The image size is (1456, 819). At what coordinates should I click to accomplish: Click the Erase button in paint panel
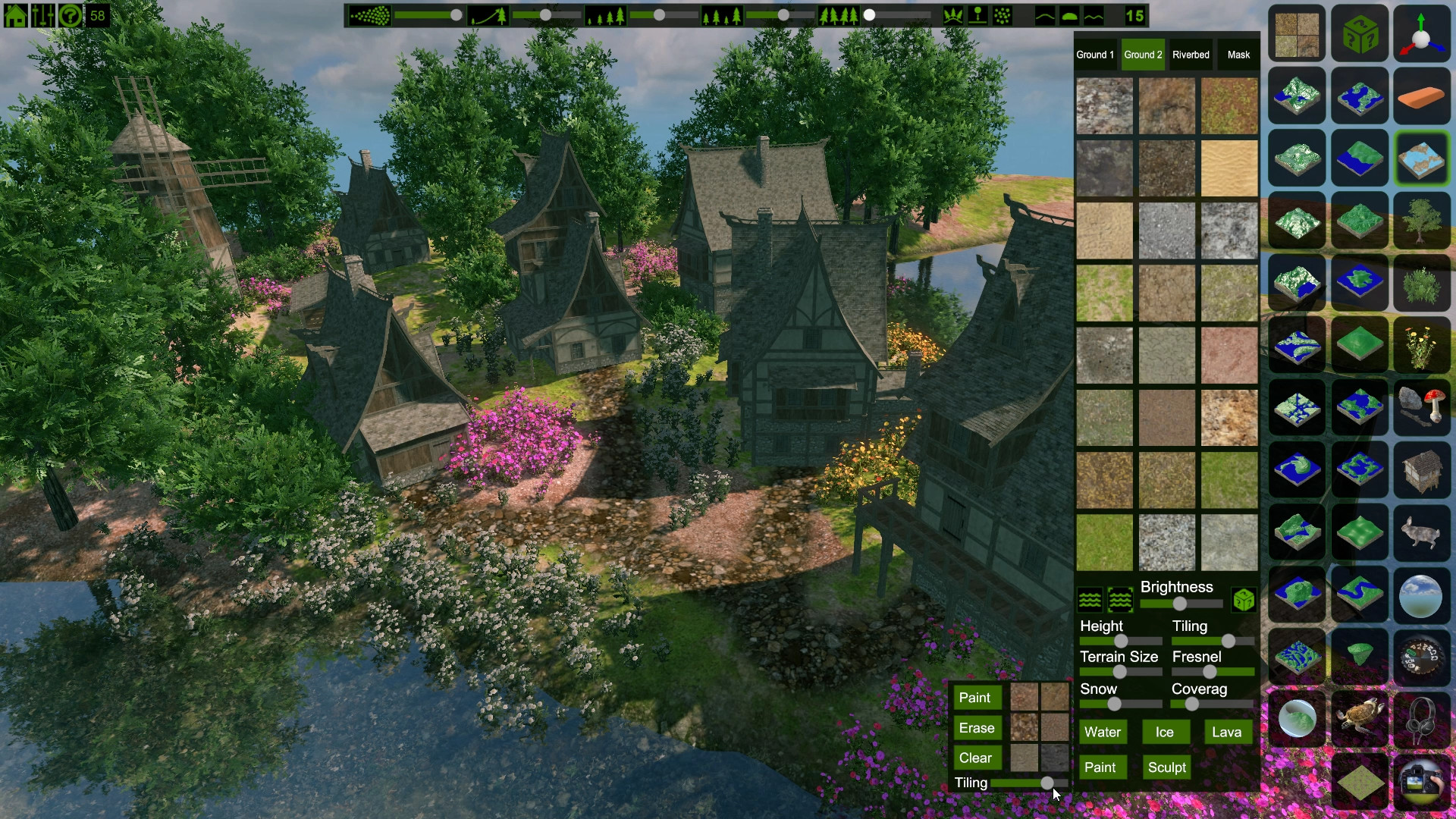[977, 727]
